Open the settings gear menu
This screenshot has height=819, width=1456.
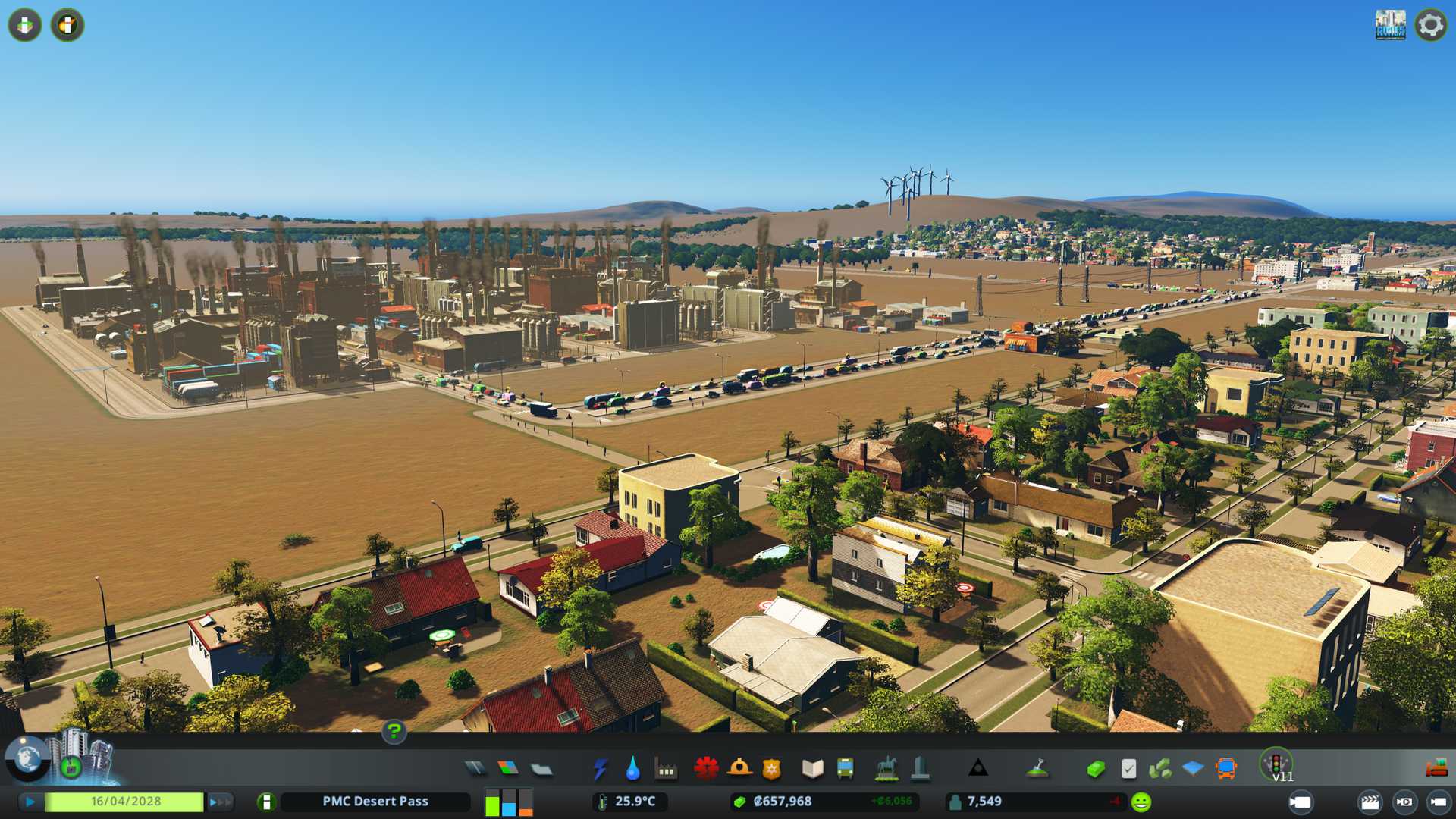[x=1430, y=25]
